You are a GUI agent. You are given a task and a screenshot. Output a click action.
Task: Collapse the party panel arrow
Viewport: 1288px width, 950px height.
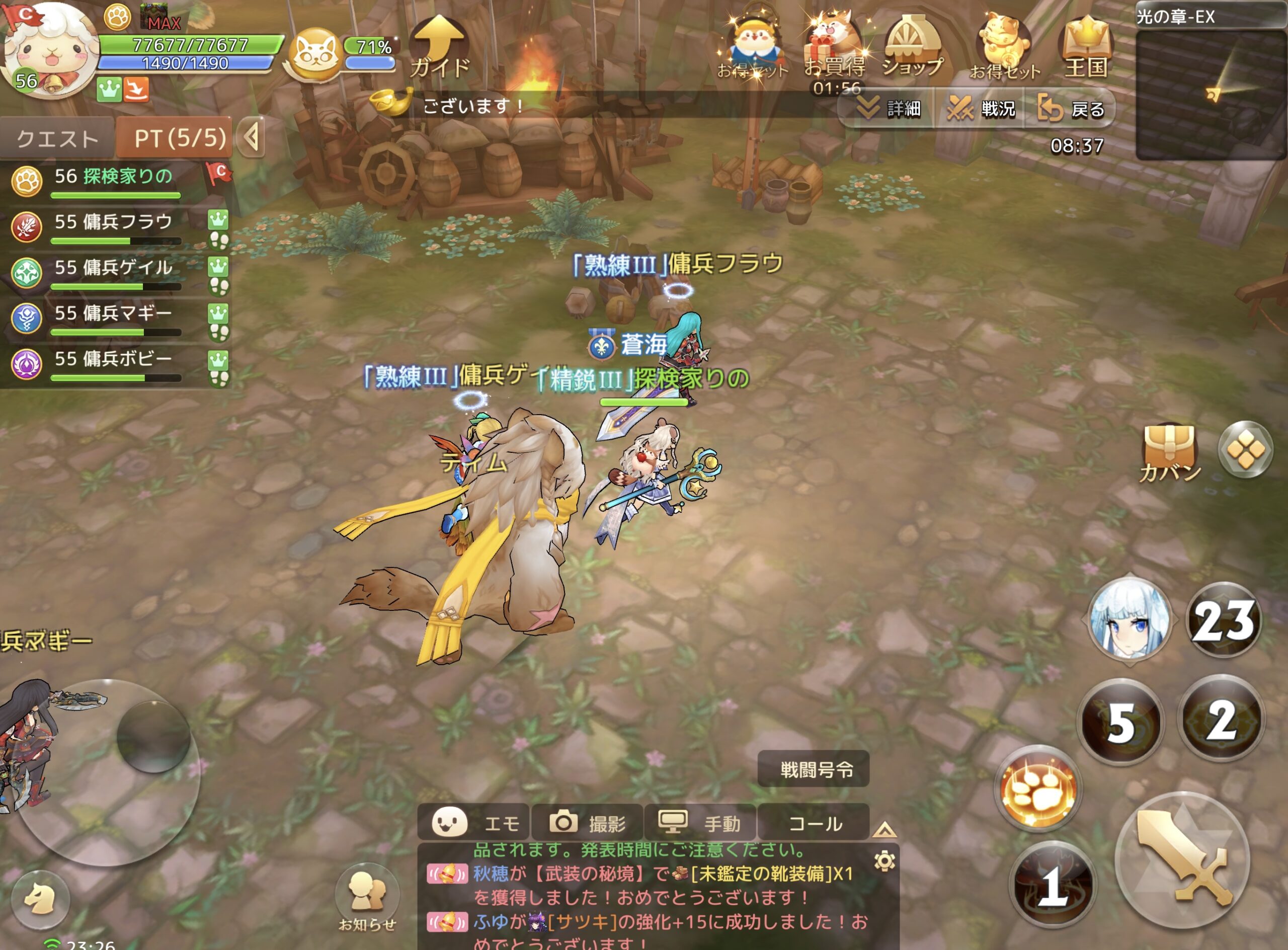click(251, 137)
